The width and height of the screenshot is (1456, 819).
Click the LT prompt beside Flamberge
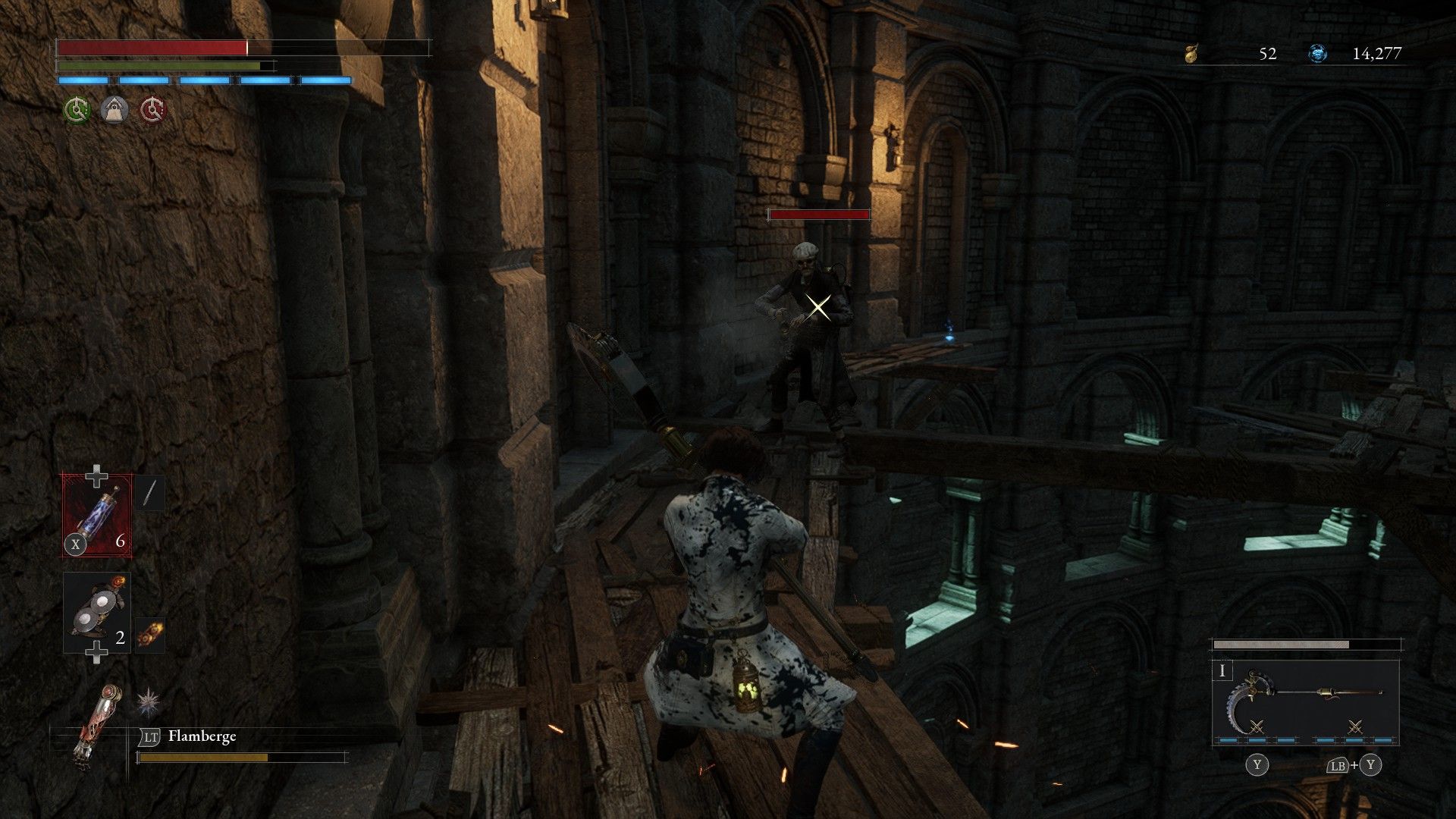pyautogui.click(x=151, y=736)
